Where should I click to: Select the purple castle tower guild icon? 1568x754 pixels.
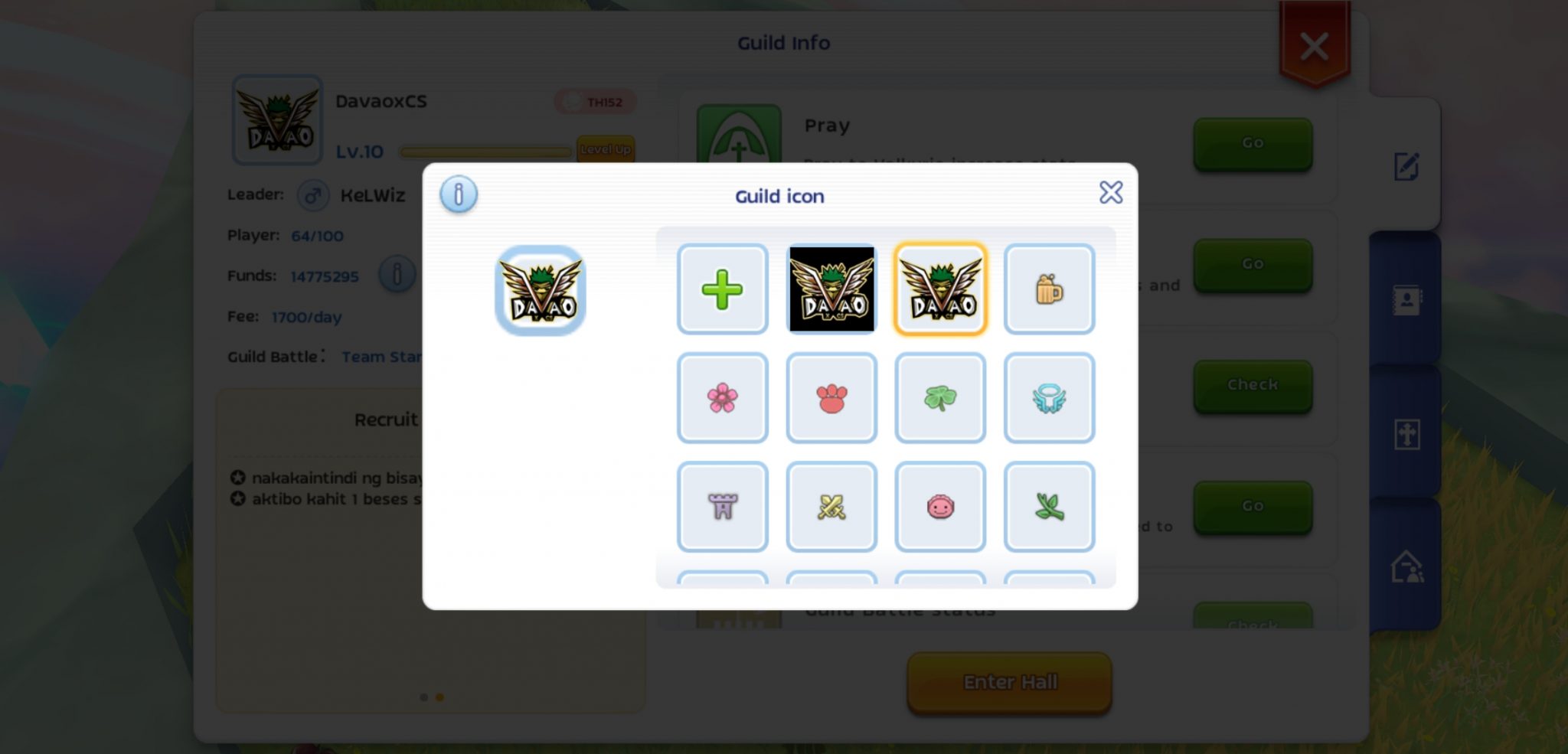point(723,505)
